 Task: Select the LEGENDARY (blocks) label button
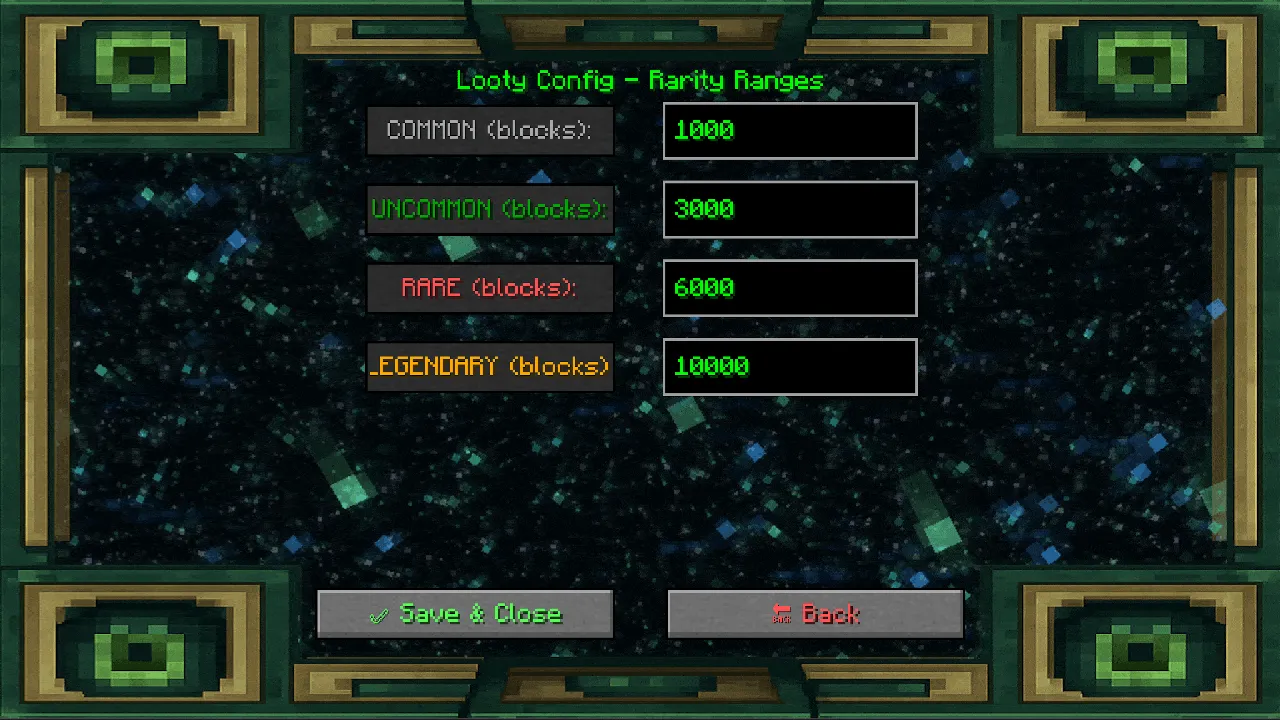(x=490, y=366)
